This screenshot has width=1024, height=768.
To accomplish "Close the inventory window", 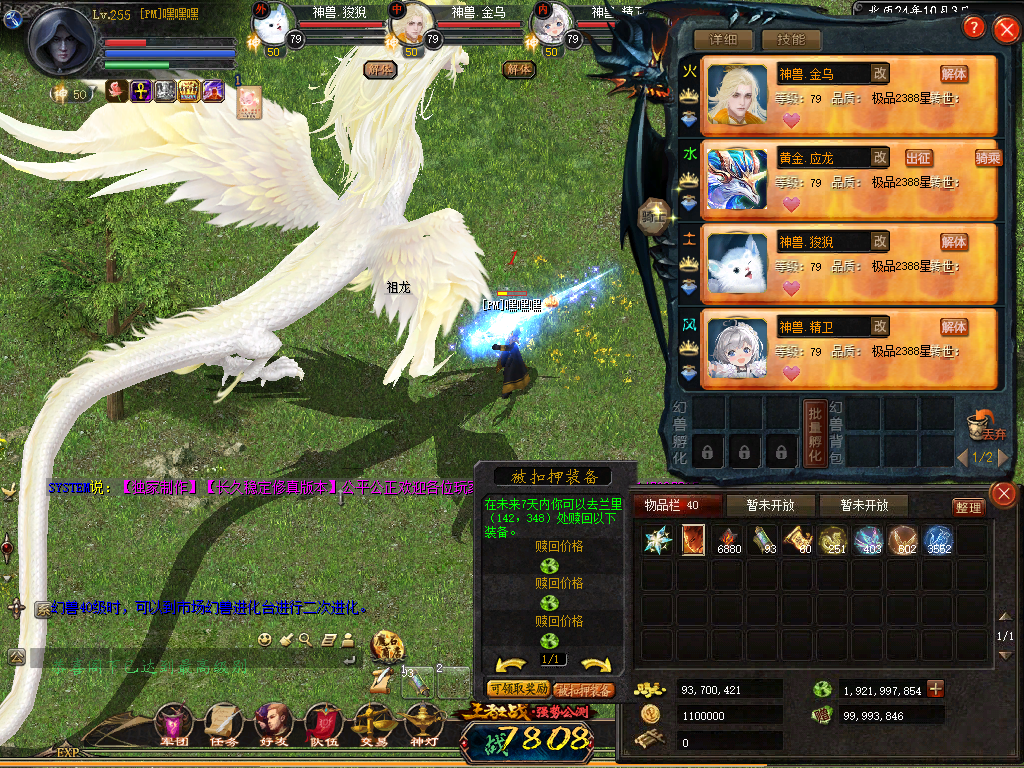I will (1003, 493).
